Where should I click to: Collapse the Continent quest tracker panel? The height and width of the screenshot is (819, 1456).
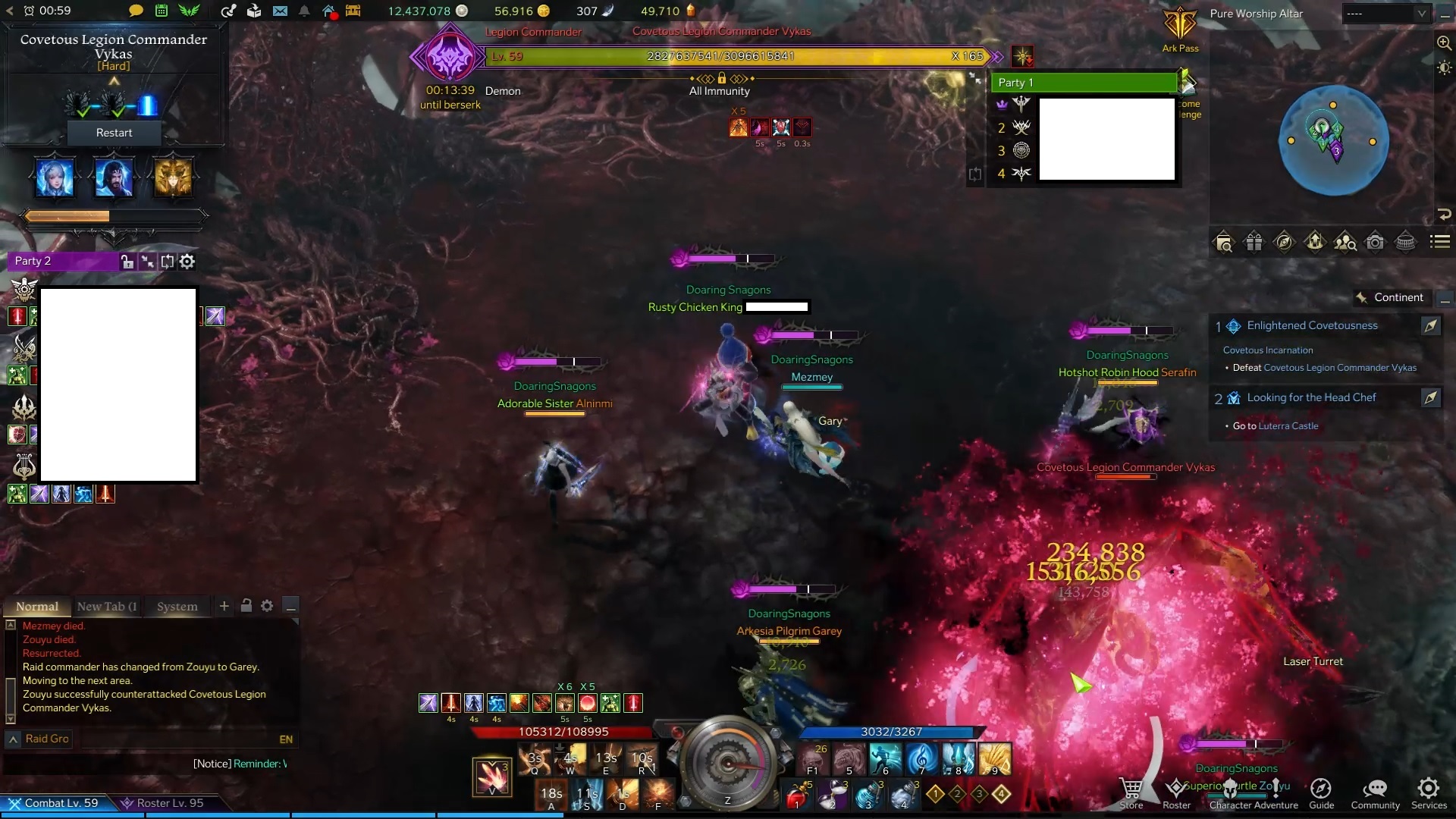(1446, 300)
